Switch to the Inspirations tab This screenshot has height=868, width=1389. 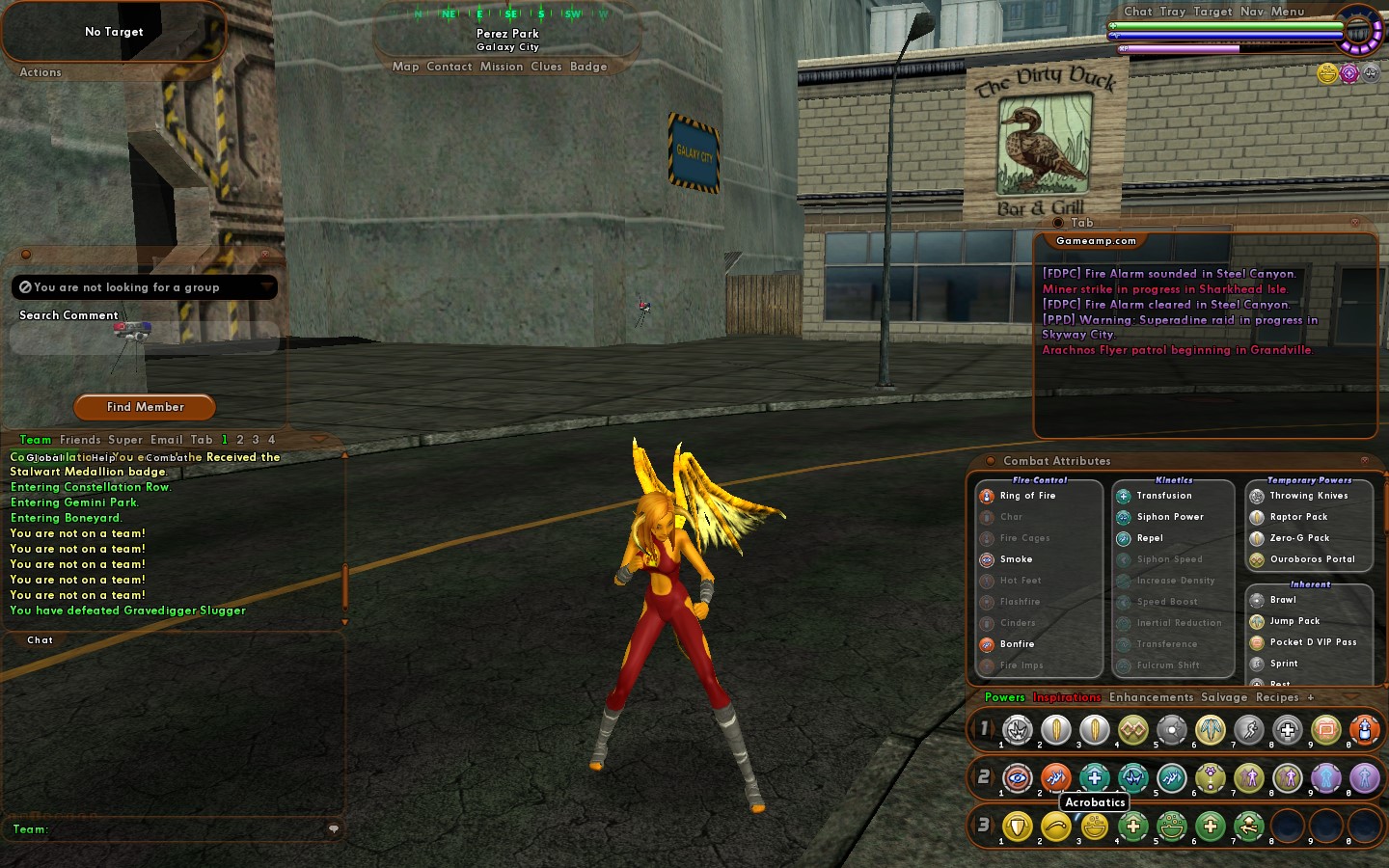pyautogui.click(x=1067, y=697)
